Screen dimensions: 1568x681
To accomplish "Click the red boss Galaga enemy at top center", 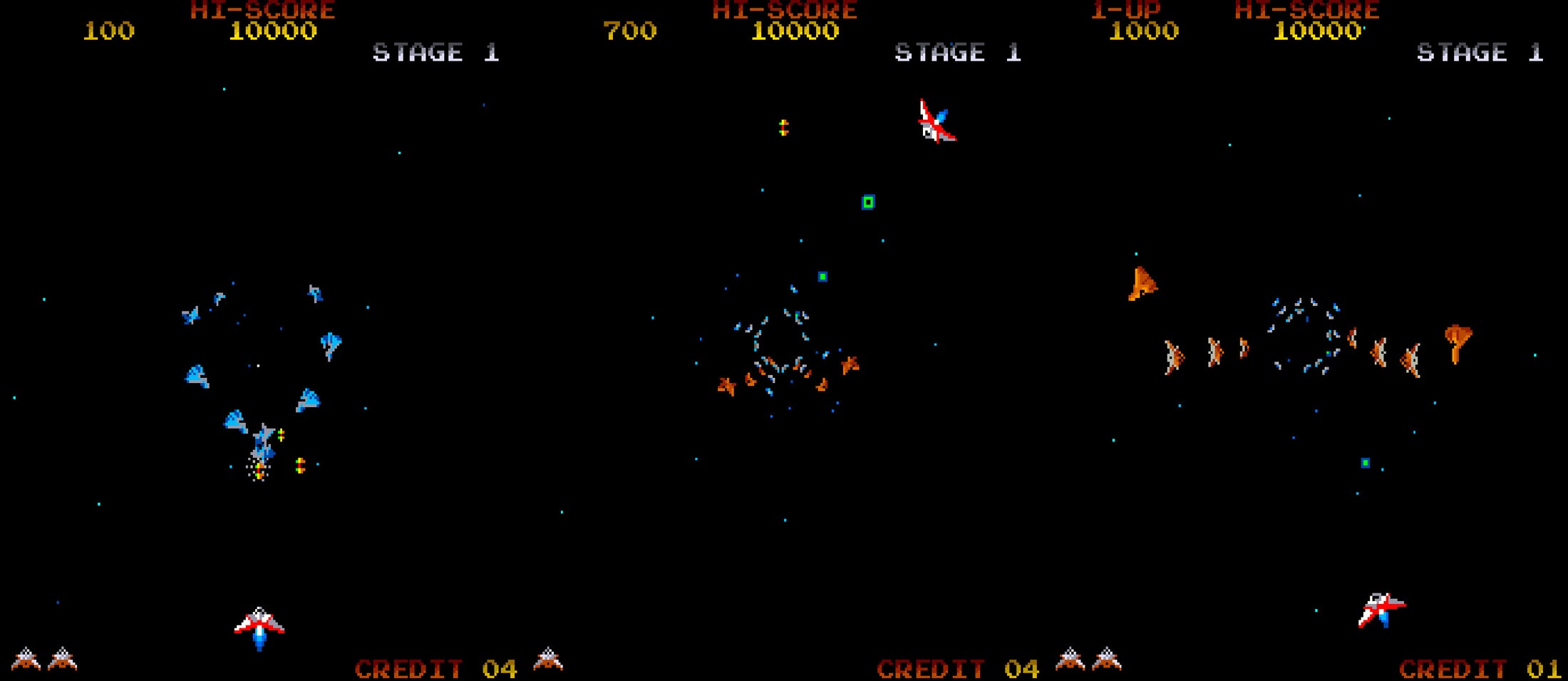I will pyautogui.click(x=937, y=123).
